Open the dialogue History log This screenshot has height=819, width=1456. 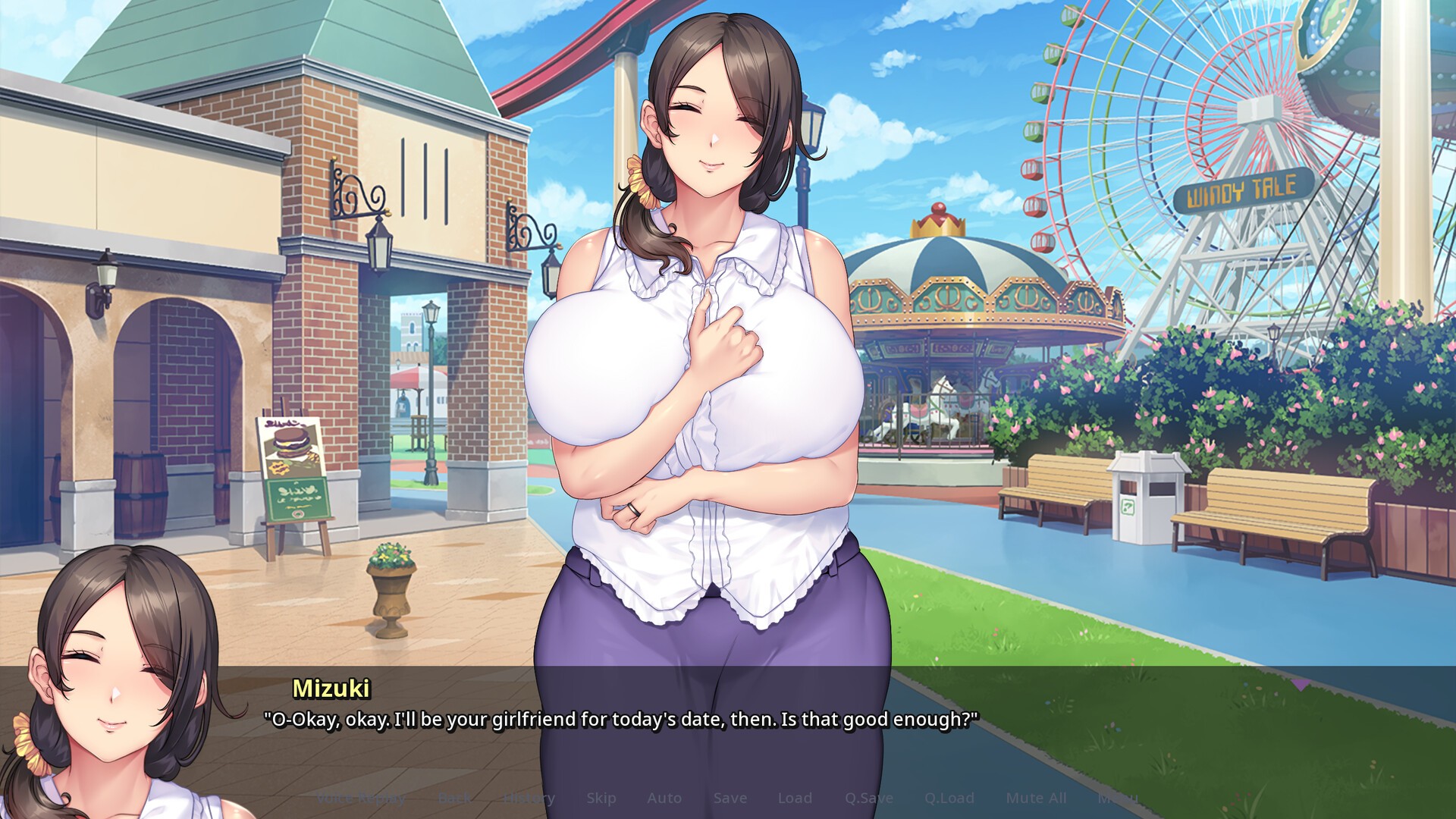(529, 798)
